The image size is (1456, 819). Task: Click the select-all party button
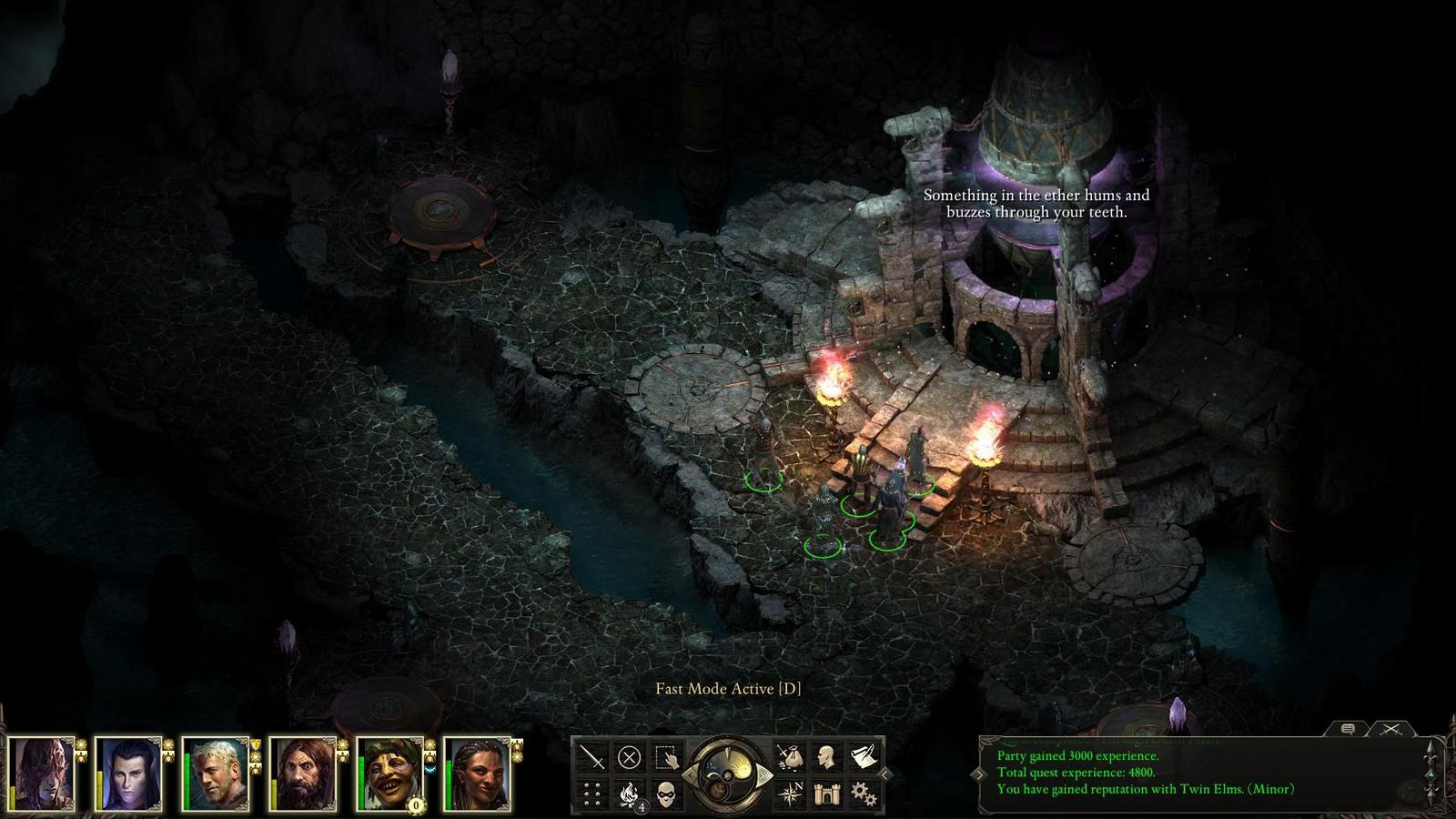pyautogui.click(x=666, y=757)
